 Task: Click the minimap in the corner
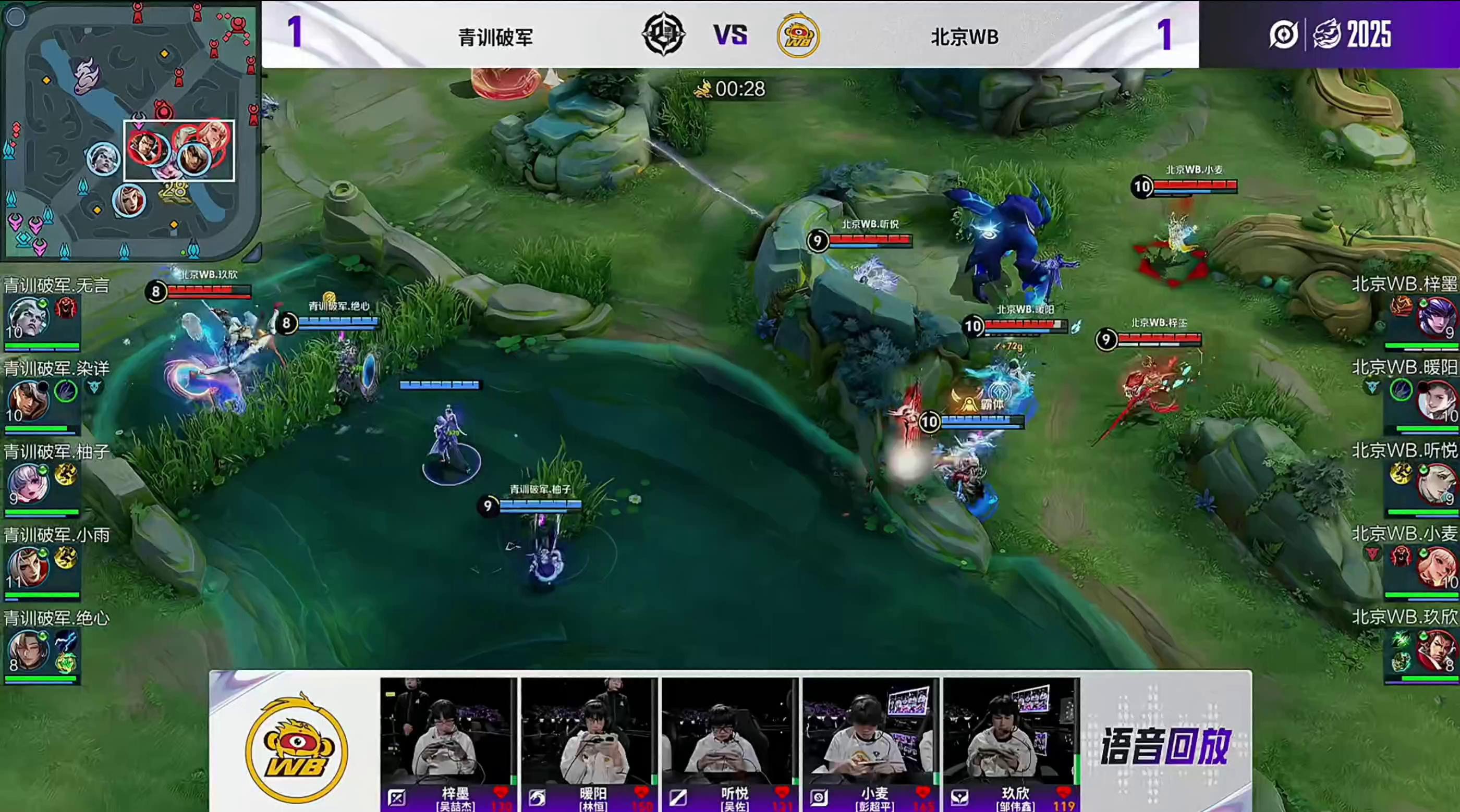[130, 129]
